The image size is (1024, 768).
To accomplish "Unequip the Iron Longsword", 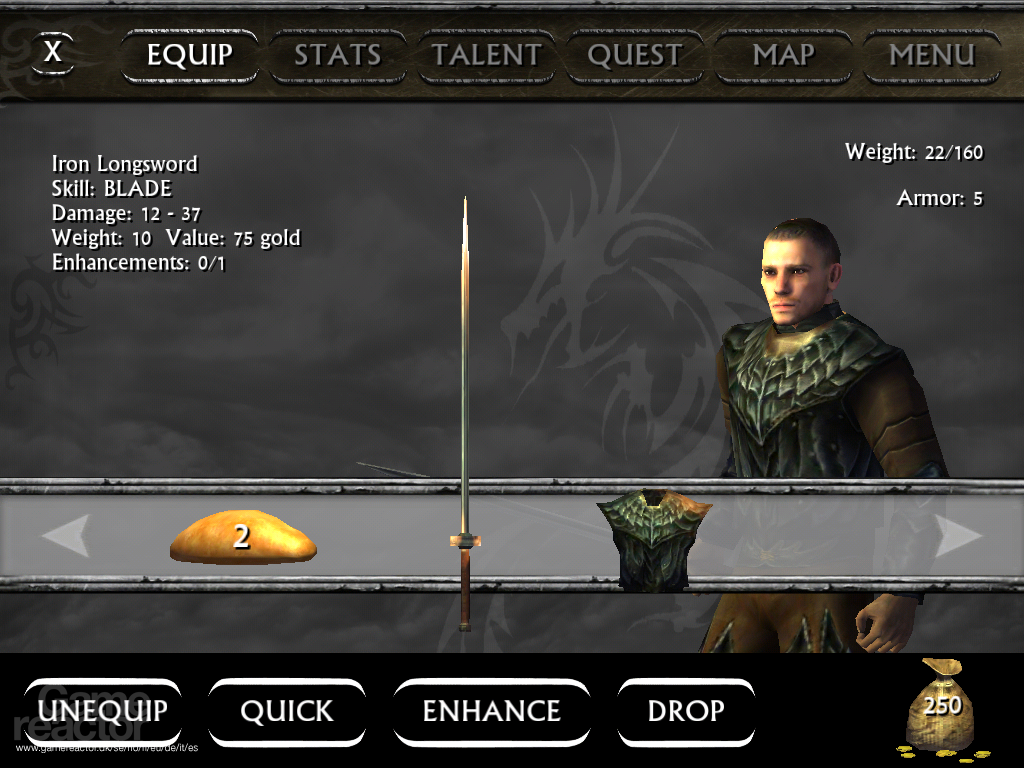I will pos(102,711).
